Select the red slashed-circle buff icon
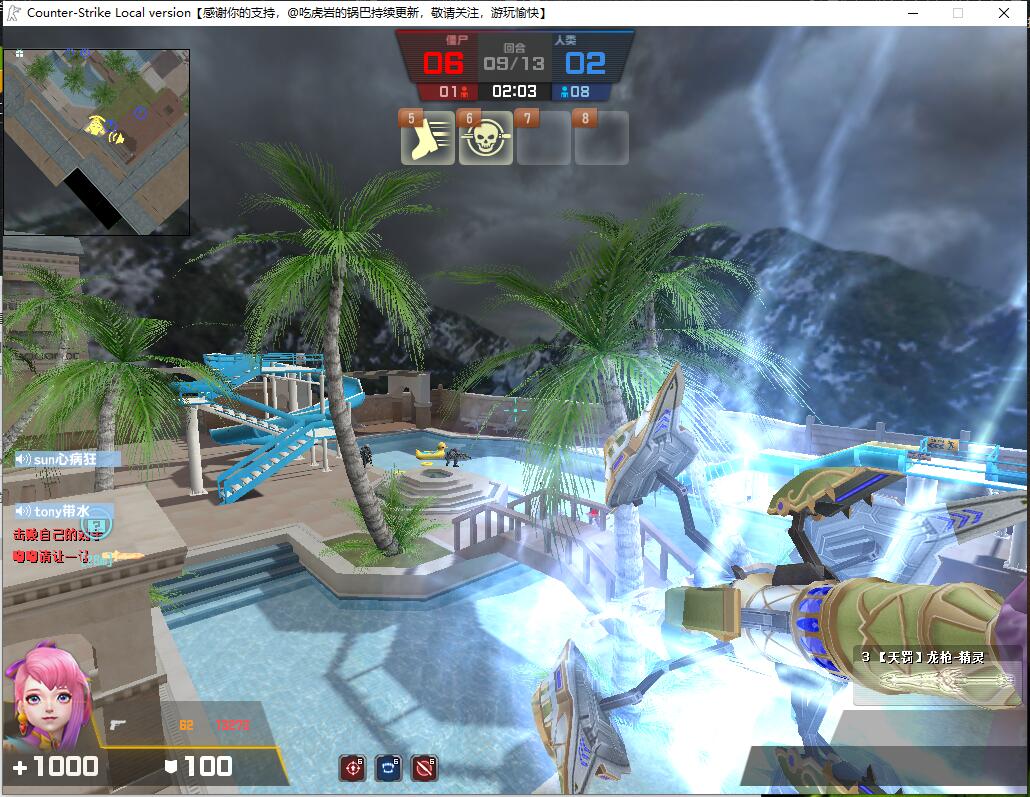Screen dimensions: 1030x797 tap(424, 768)
